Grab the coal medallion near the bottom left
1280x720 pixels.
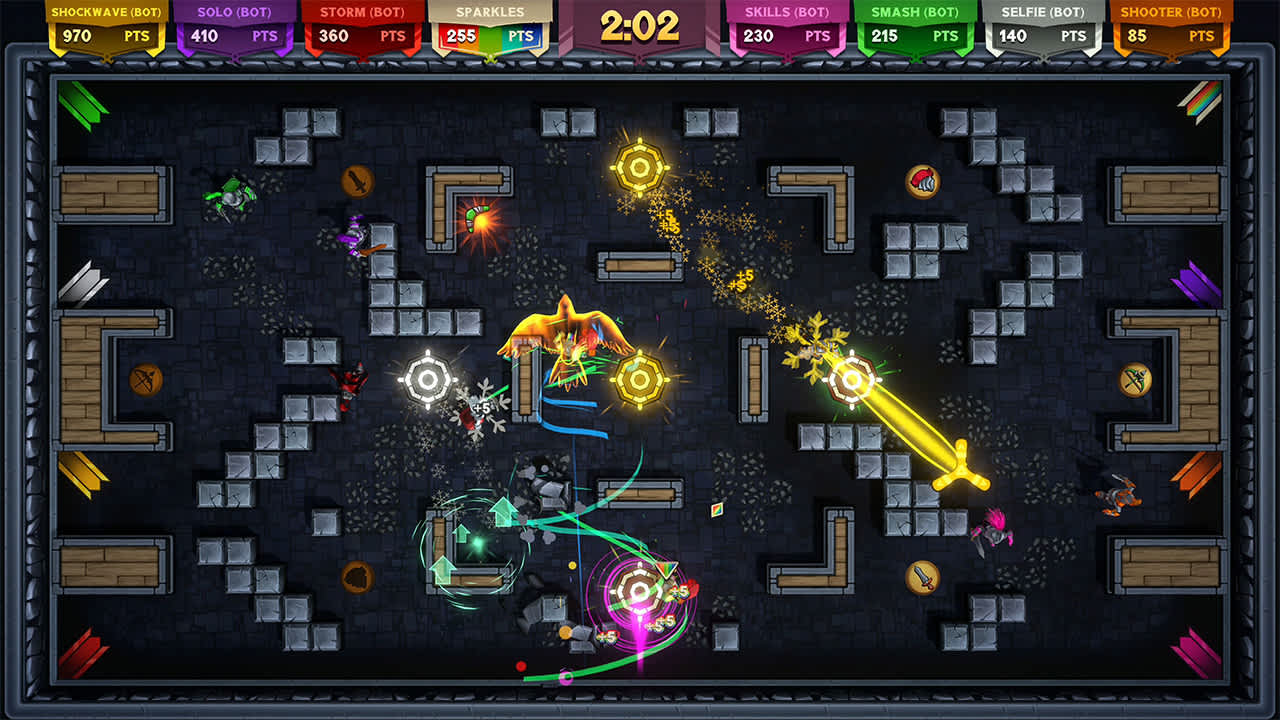[356, 578]
